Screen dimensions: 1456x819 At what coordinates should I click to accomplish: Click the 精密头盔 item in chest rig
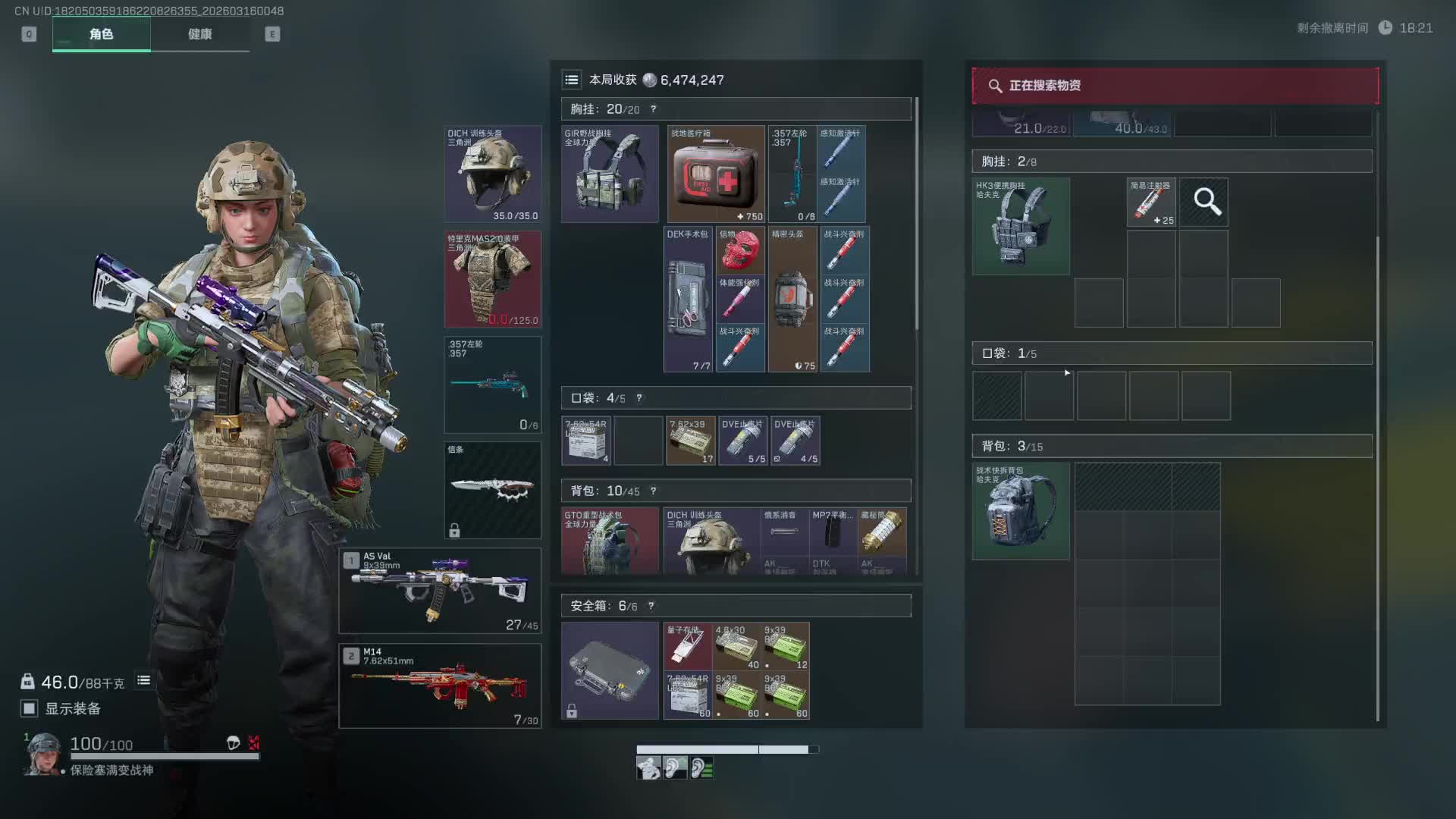[x=792, y=300]
